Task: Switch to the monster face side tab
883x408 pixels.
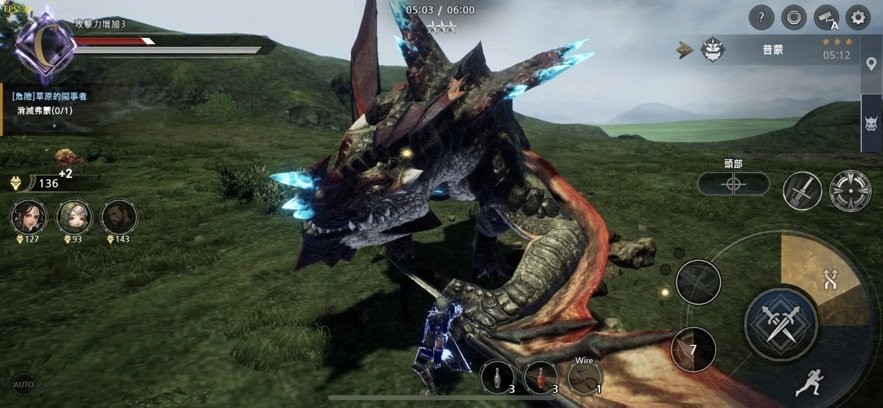Action: (x=871, y=124)
